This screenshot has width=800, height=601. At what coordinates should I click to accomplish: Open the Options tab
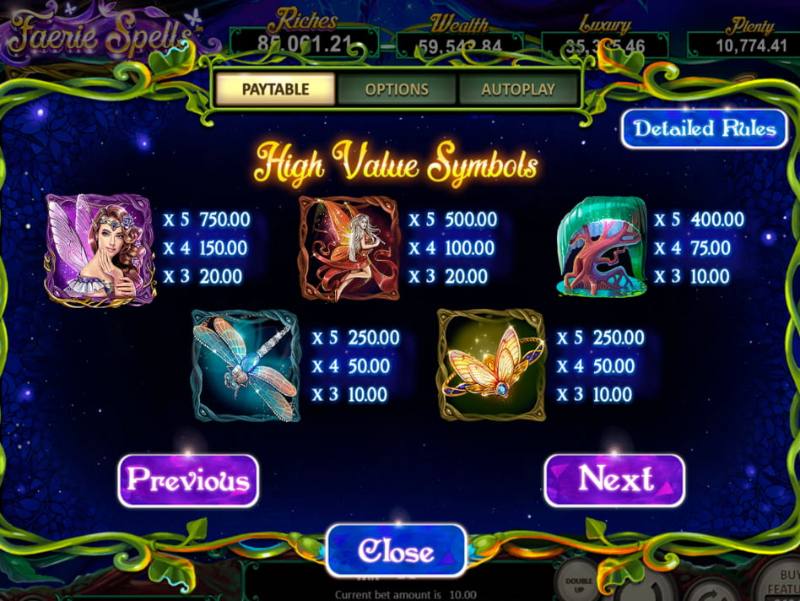point(397,89)
